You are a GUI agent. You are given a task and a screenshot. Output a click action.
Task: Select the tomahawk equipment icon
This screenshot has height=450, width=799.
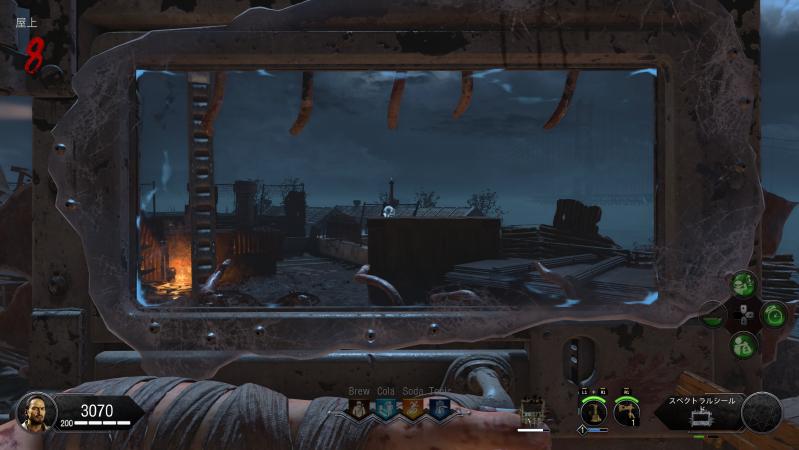click(627, 410)
